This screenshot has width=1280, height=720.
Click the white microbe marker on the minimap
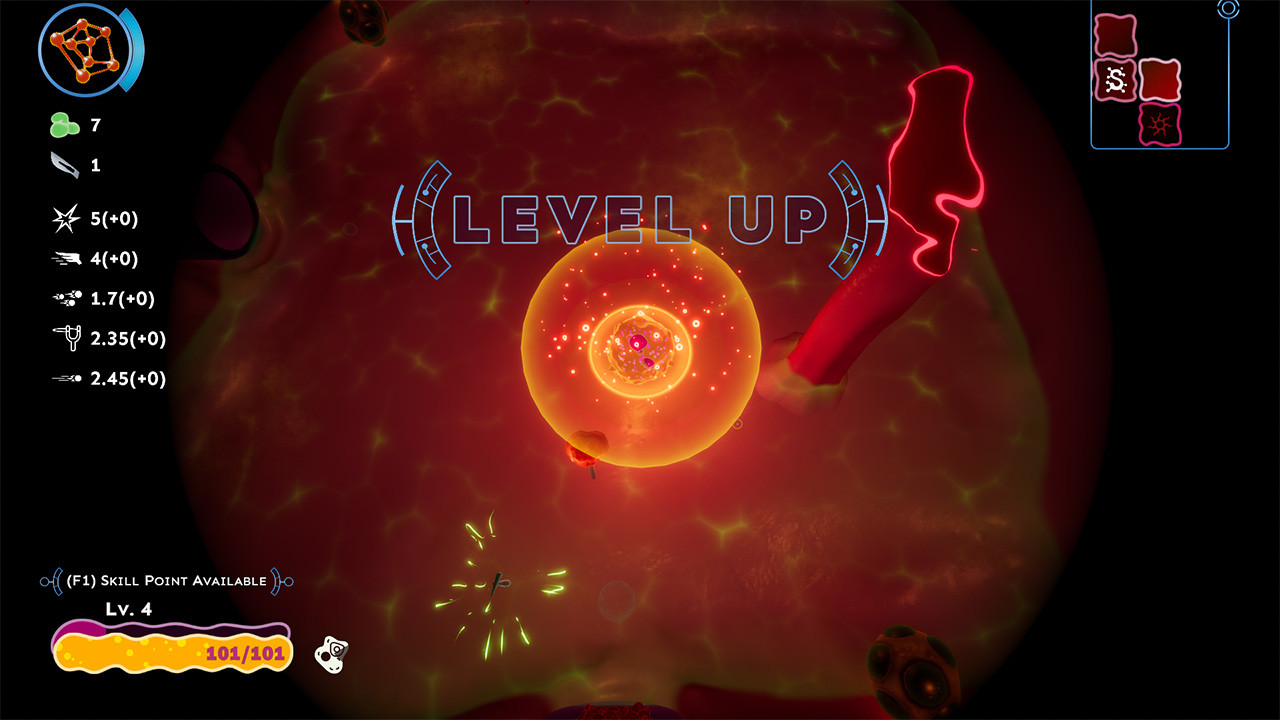coord(1119,78)
